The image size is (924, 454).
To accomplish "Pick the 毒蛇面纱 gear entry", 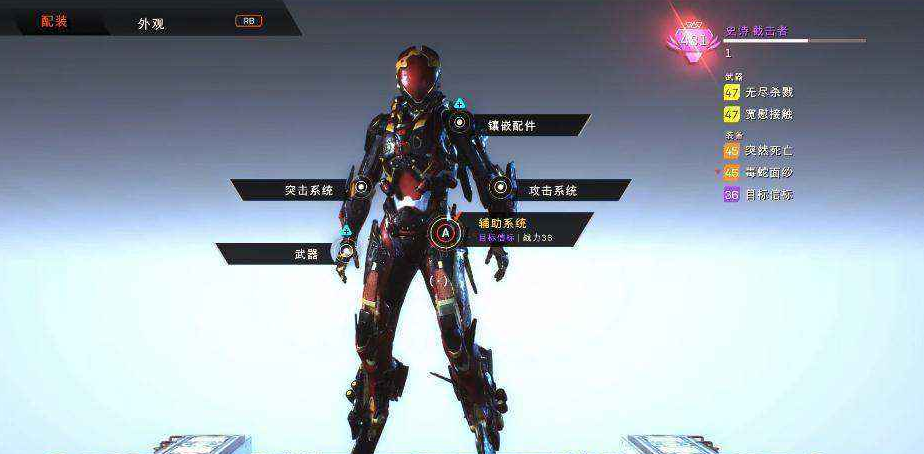I will point(768,173).
